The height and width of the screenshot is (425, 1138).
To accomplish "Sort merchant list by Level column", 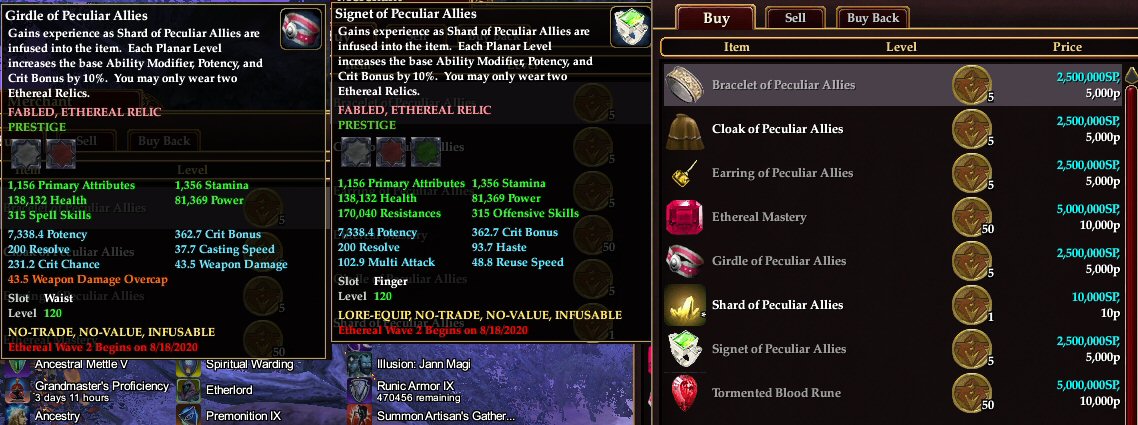I will click(x=900, y=47).
